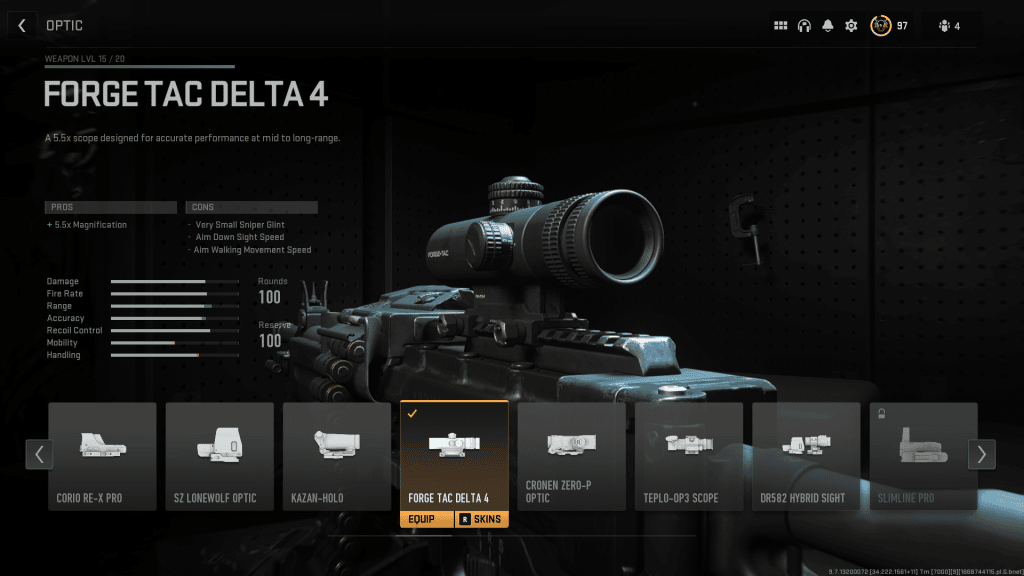View the player rank 97 badge
1024x576 pixels.
pos(881,26)
